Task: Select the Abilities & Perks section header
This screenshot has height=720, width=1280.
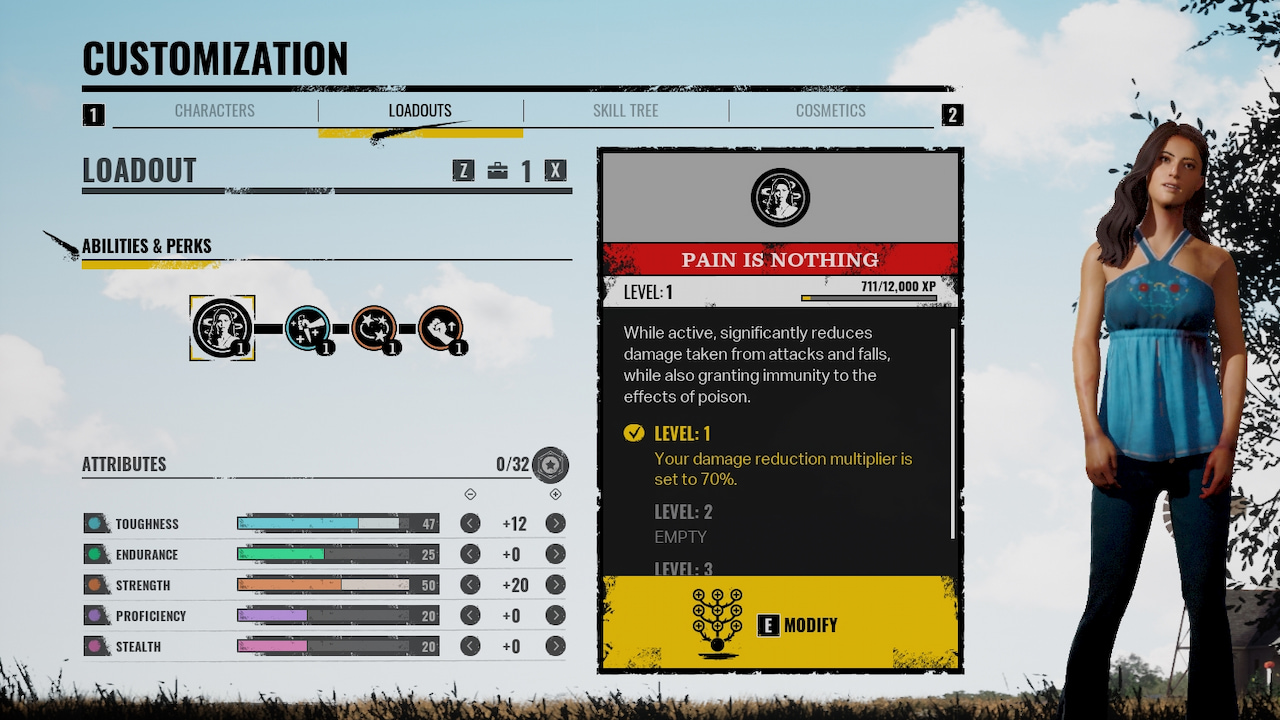Action: [147, 246]
